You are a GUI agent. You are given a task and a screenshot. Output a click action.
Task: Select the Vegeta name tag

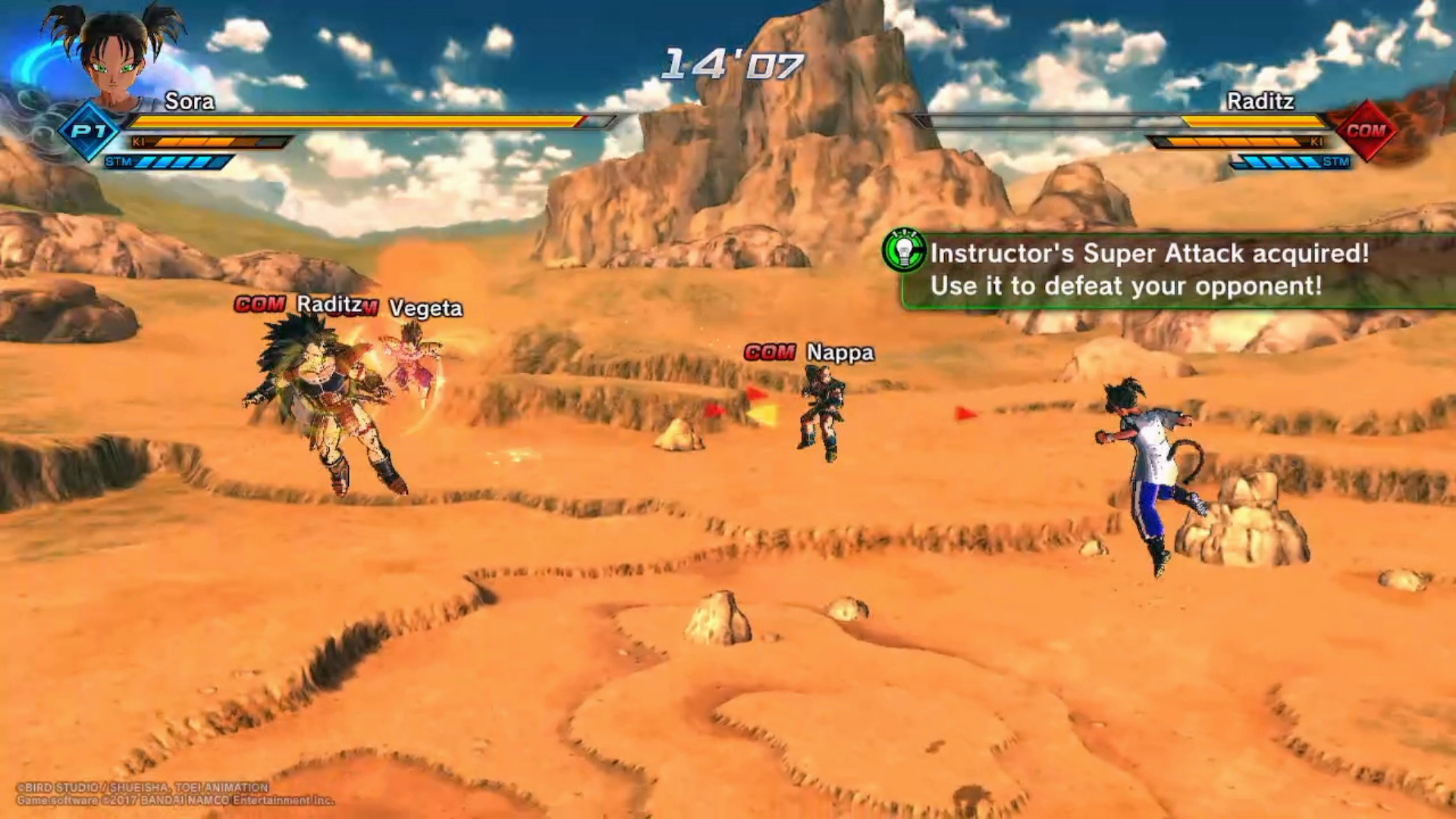(425, 308)
